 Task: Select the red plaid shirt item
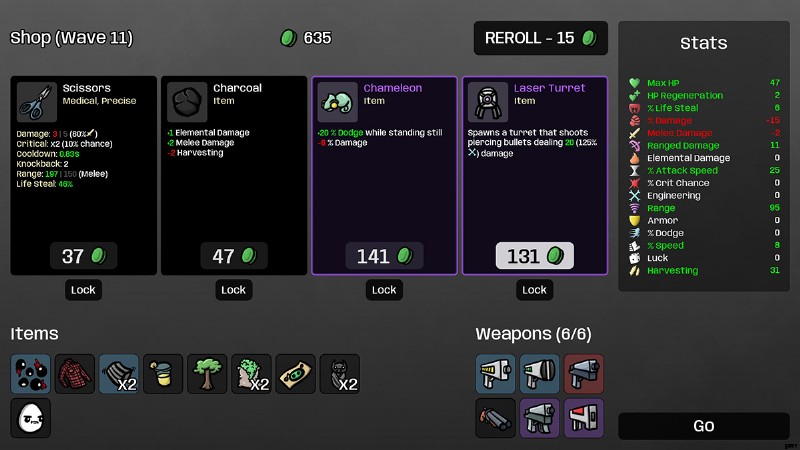click(75, 373)
